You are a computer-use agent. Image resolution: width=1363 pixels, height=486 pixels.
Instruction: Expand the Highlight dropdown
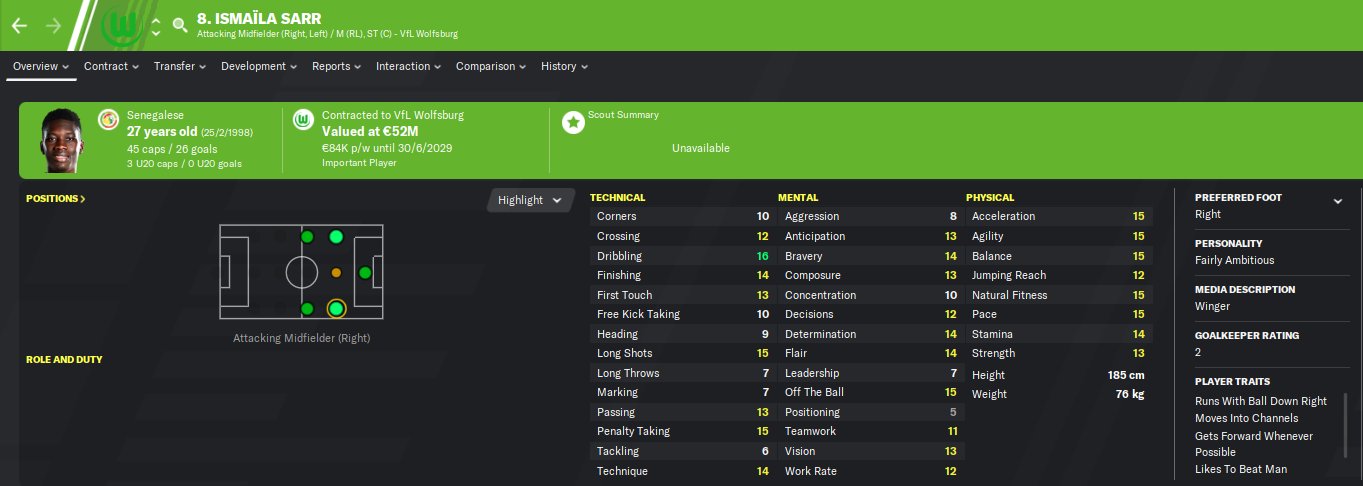point(531,200)
